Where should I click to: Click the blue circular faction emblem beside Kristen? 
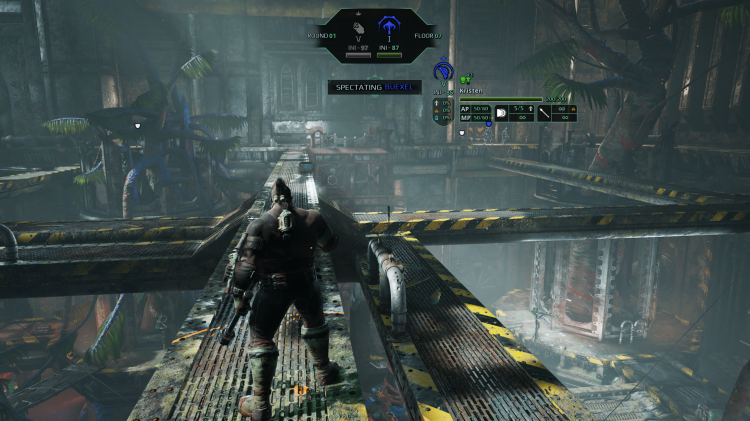443,72
